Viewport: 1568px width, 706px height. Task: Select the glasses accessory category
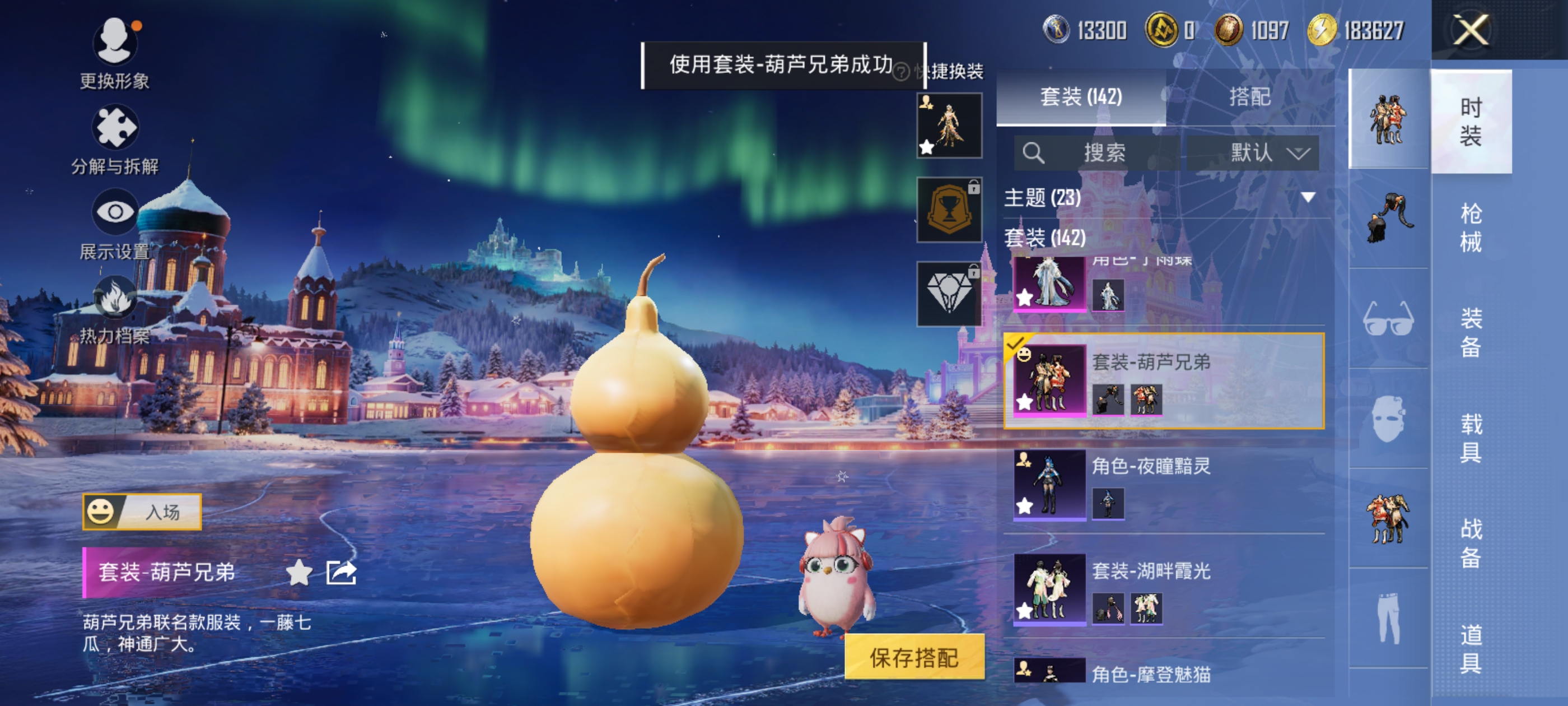tap(1388, 319)
